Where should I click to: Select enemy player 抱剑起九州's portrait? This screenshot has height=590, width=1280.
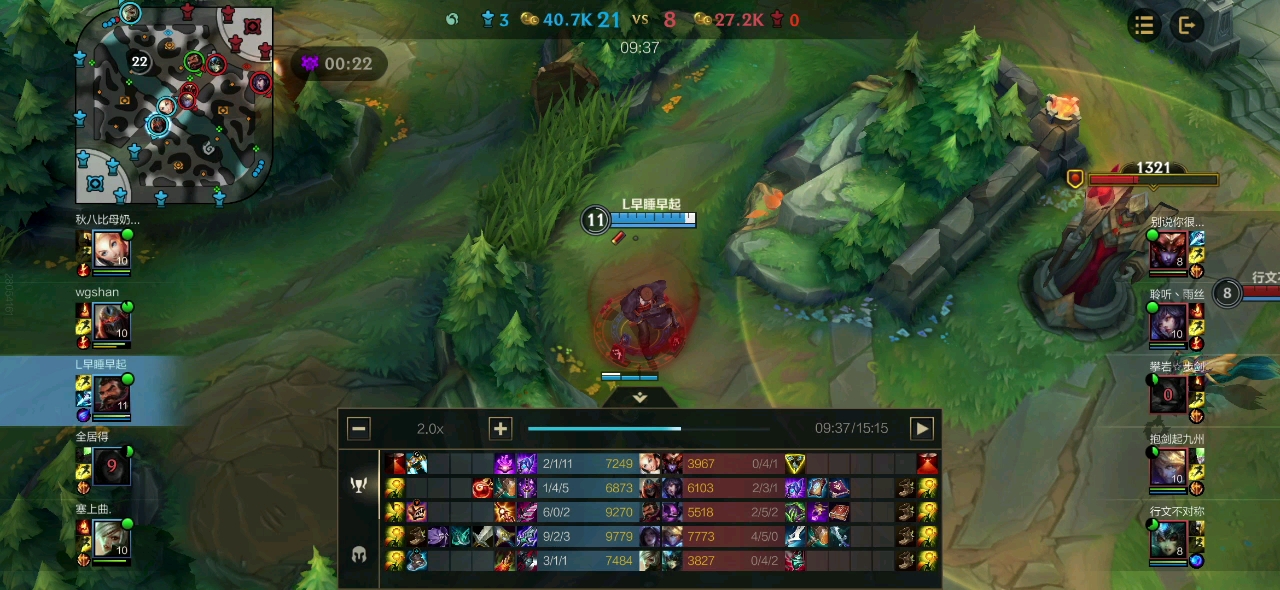1167,467
